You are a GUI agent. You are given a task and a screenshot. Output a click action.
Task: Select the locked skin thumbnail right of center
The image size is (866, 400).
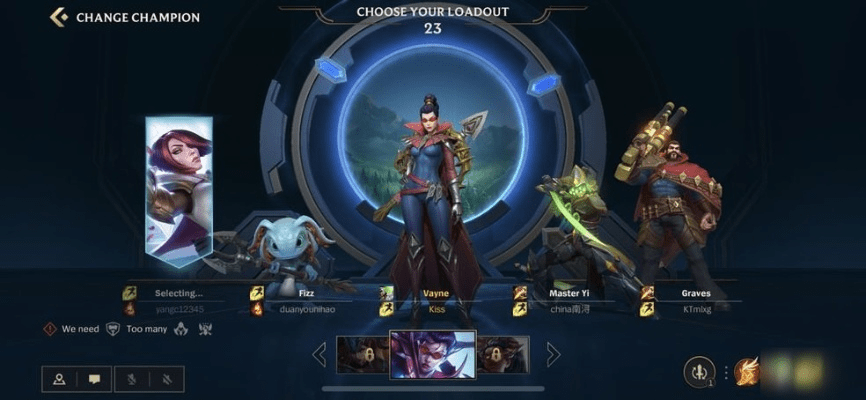click(503, 354)
